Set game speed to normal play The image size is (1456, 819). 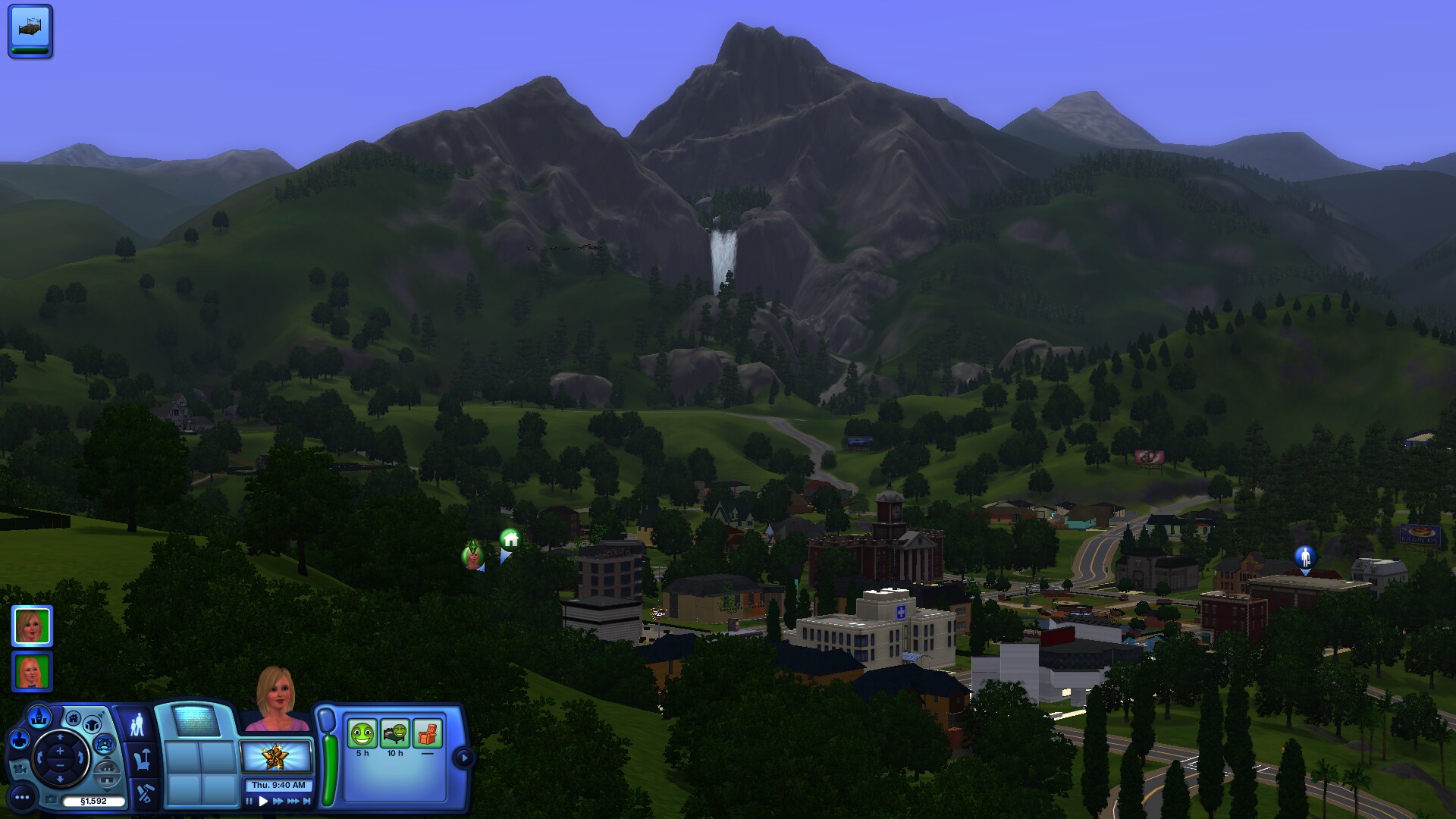tap(263, 802)
